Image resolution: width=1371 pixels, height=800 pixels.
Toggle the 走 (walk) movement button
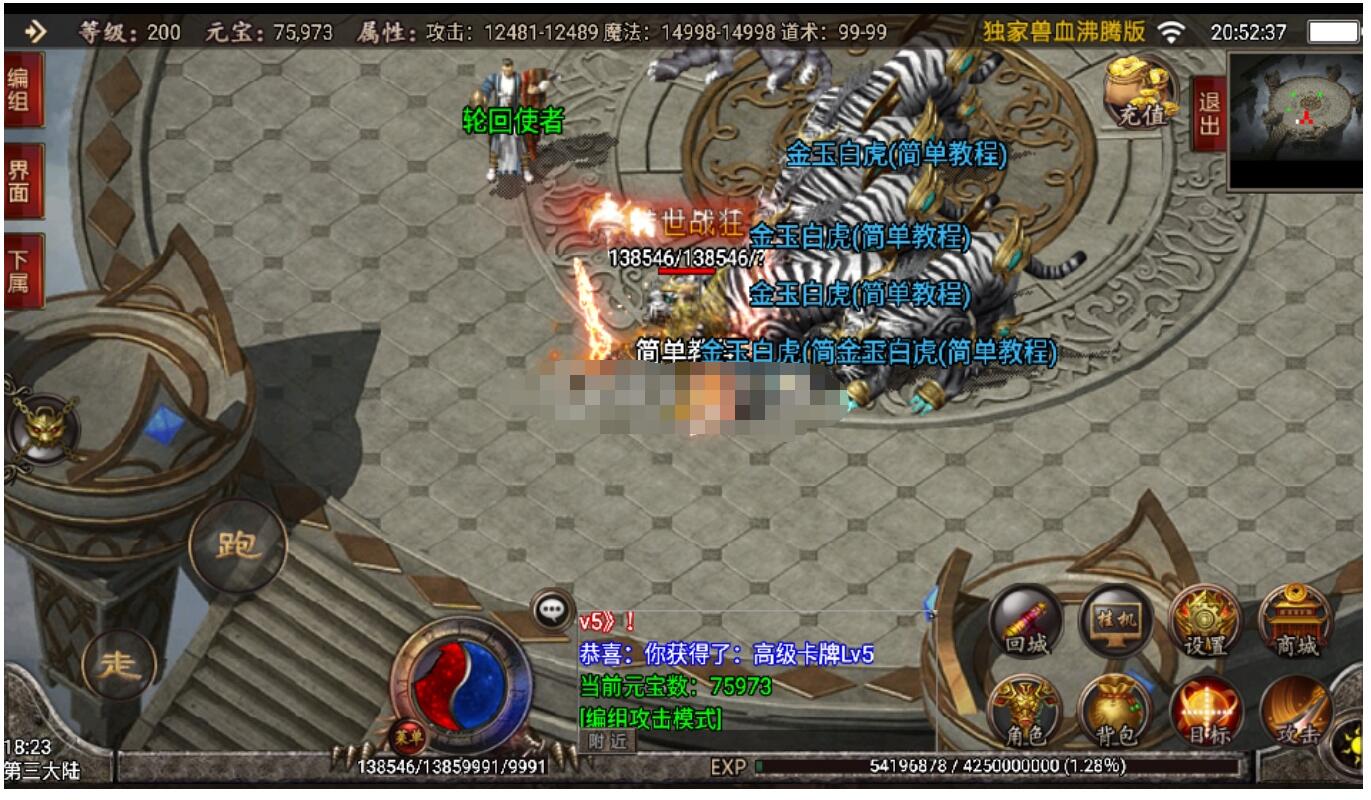point(119,664)
